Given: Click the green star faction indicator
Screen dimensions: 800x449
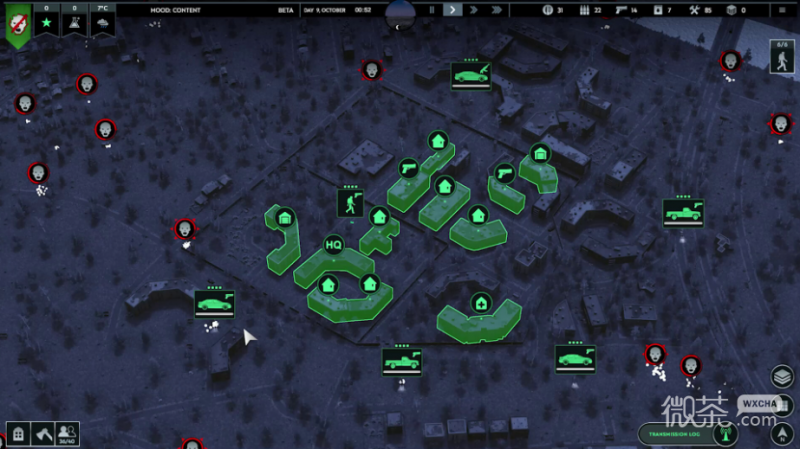Looking at the screenshot, I should [x=45, y=20].
